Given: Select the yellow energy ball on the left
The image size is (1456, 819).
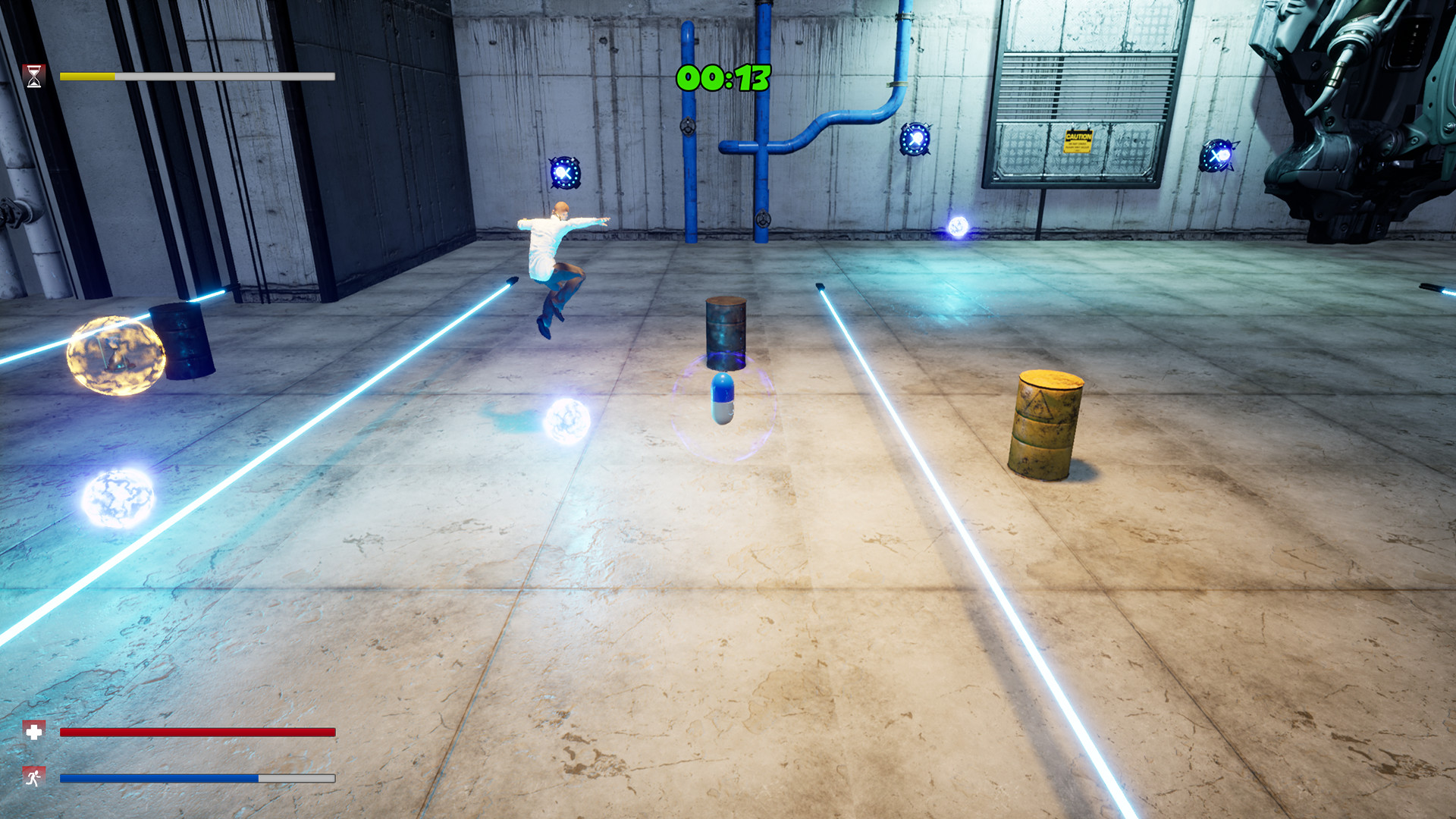Looking at the screenshot, I should tap(118, 356).
